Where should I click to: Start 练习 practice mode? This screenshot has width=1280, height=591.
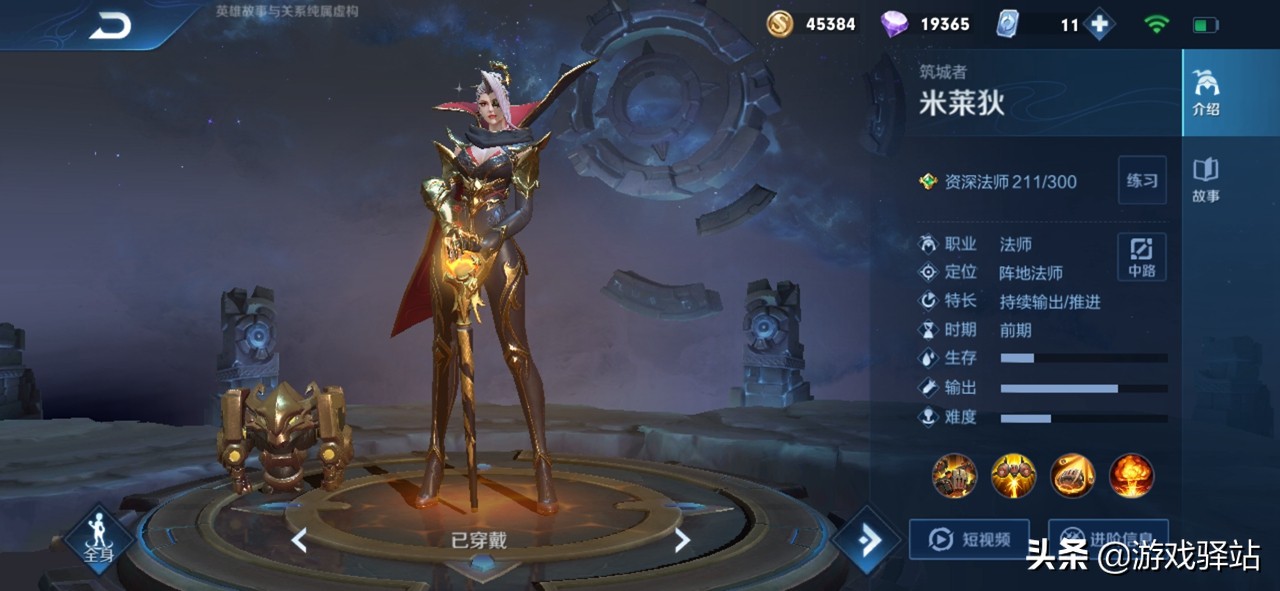[x=1142, y=181]
